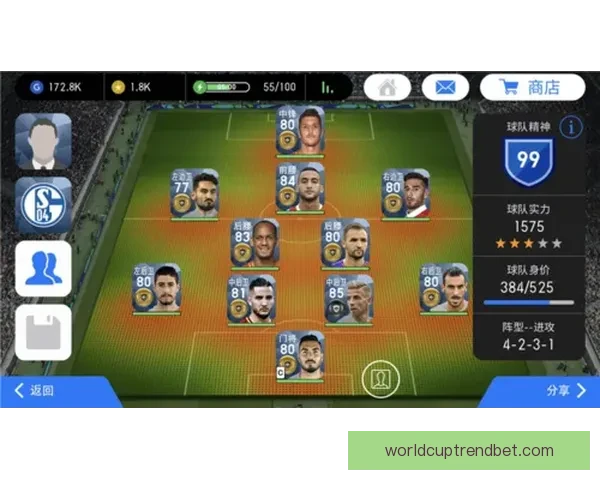Go to the home screen
600x480 pixels.
(387, 87)
